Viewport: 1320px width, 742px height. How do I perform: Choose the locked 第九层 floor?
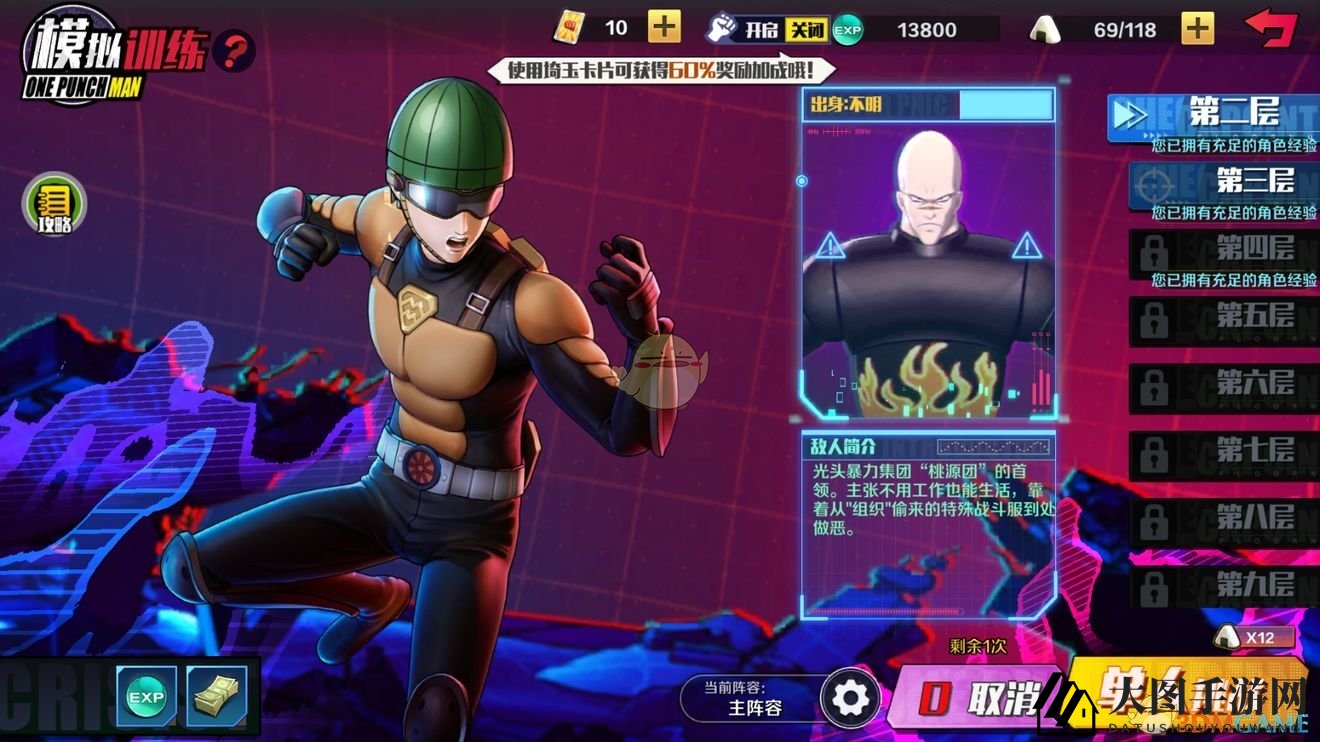[1223, 587]
